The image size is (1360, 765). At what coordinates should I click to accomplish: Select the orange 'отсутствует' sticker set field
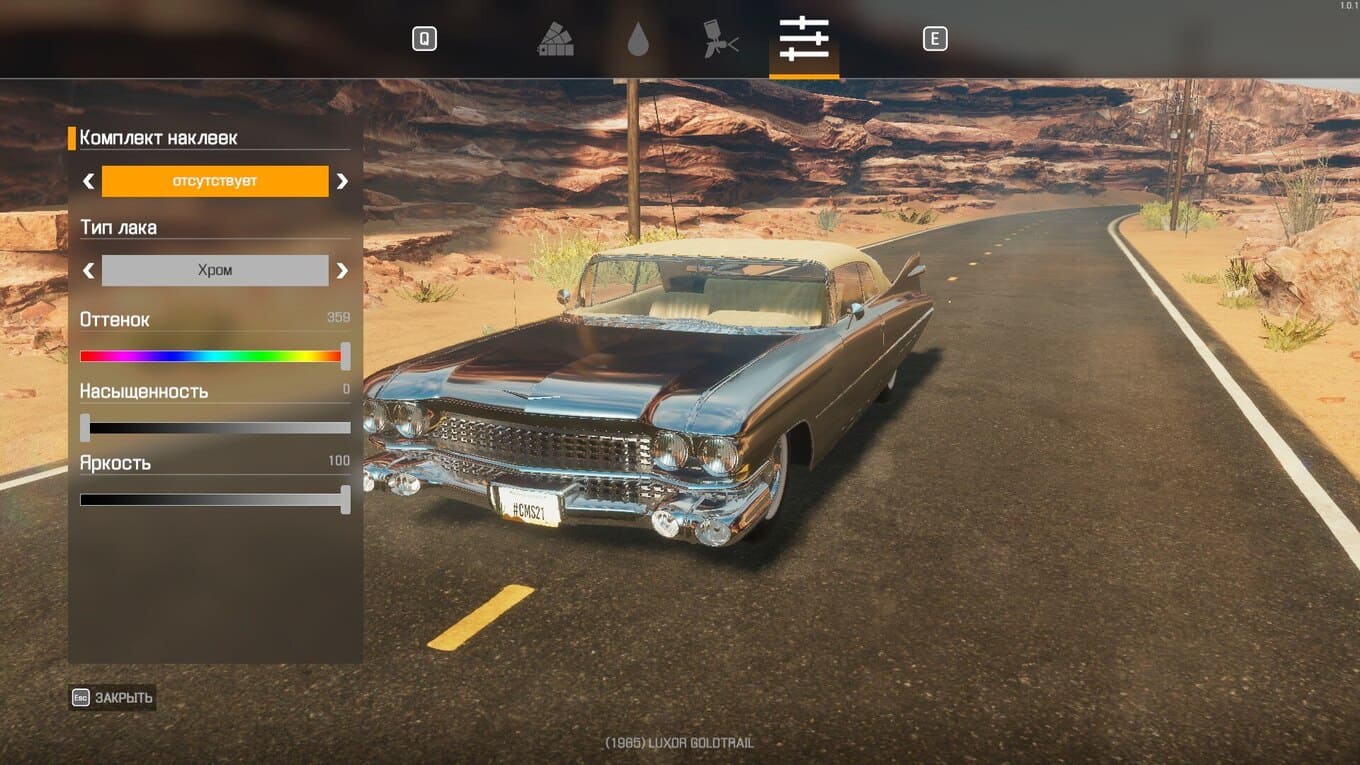pyautogui.click(x=215, y=181)
